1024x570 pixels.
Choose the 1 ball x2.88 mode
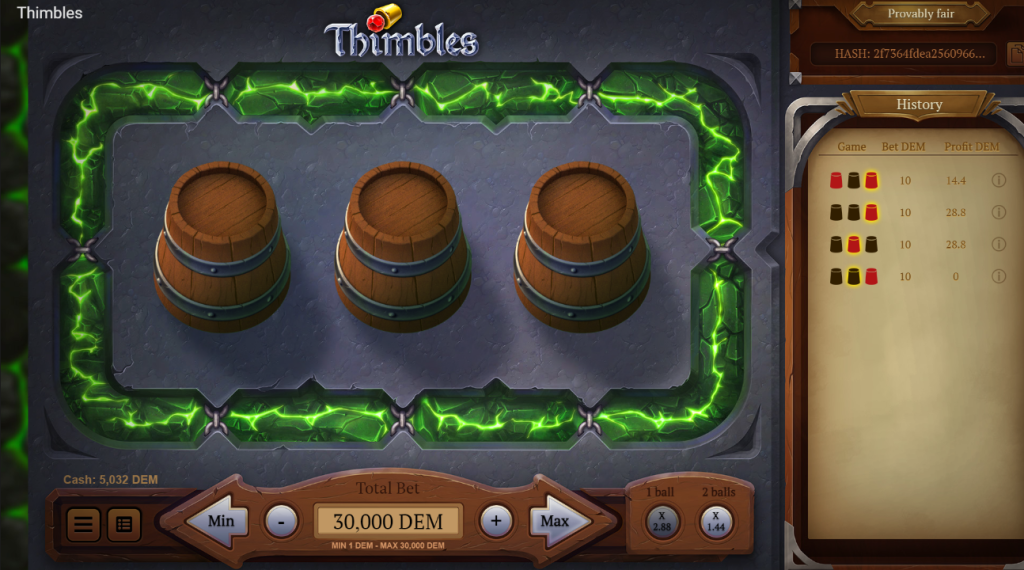point(662,521)
